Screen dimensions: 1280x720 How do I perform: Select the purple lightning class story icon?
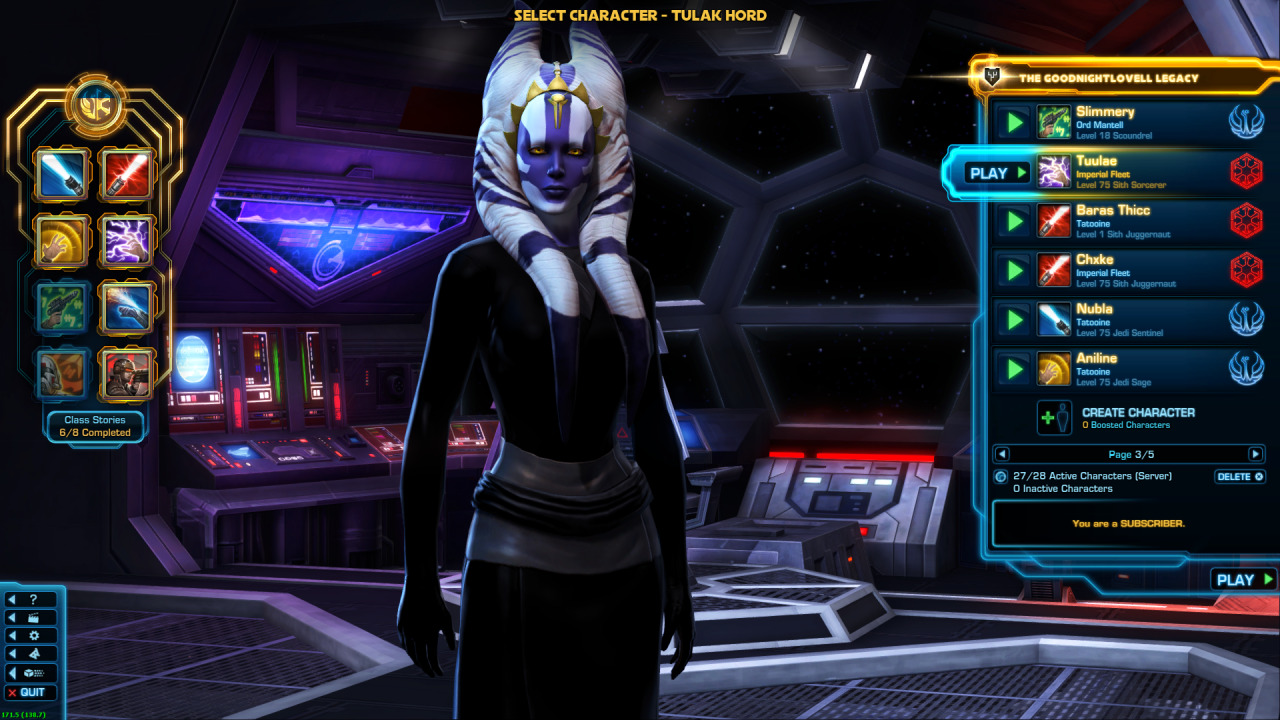coord(126,241)
